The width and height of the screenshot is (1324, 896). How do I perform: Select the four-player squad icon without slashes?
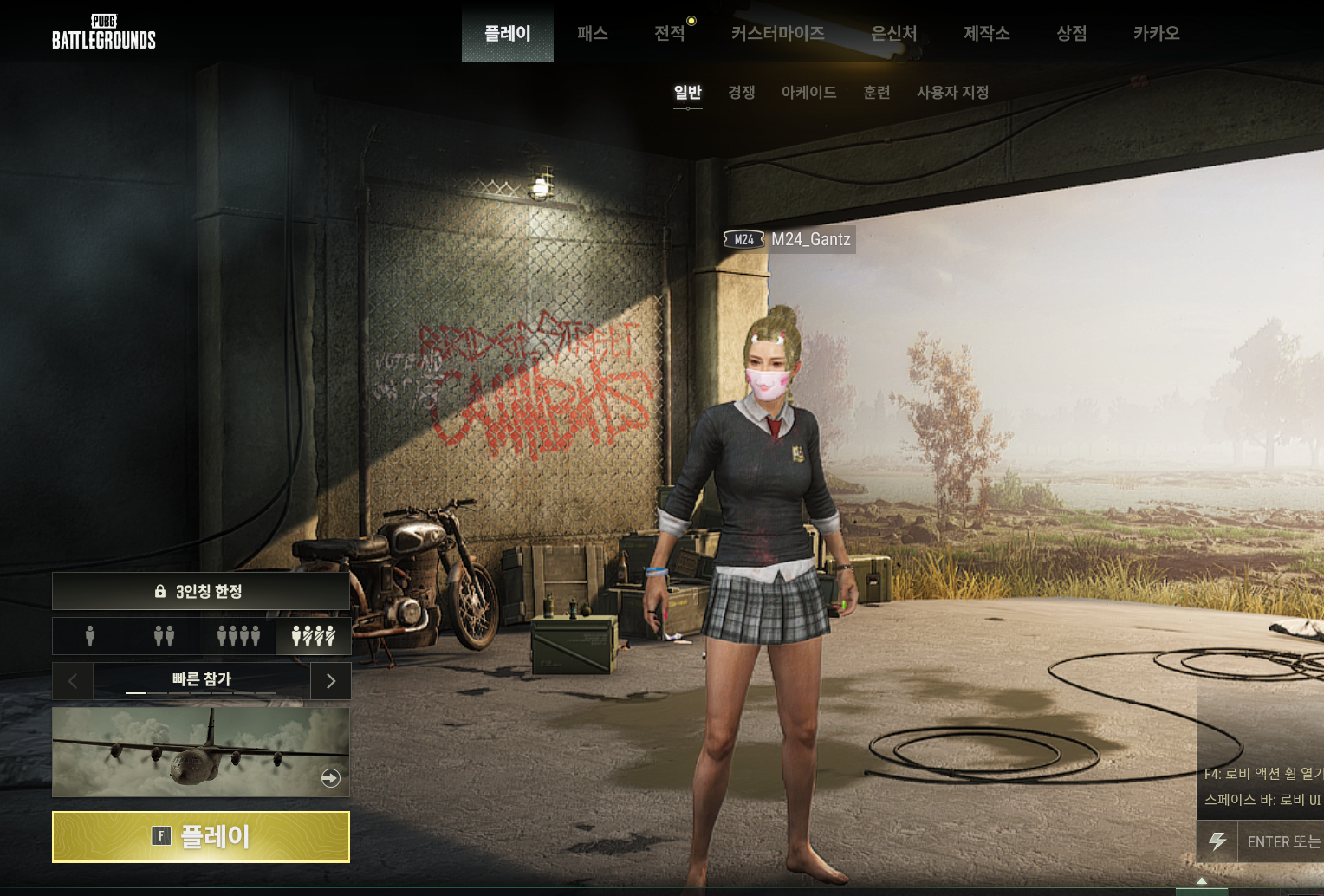(x=238, y=636)
